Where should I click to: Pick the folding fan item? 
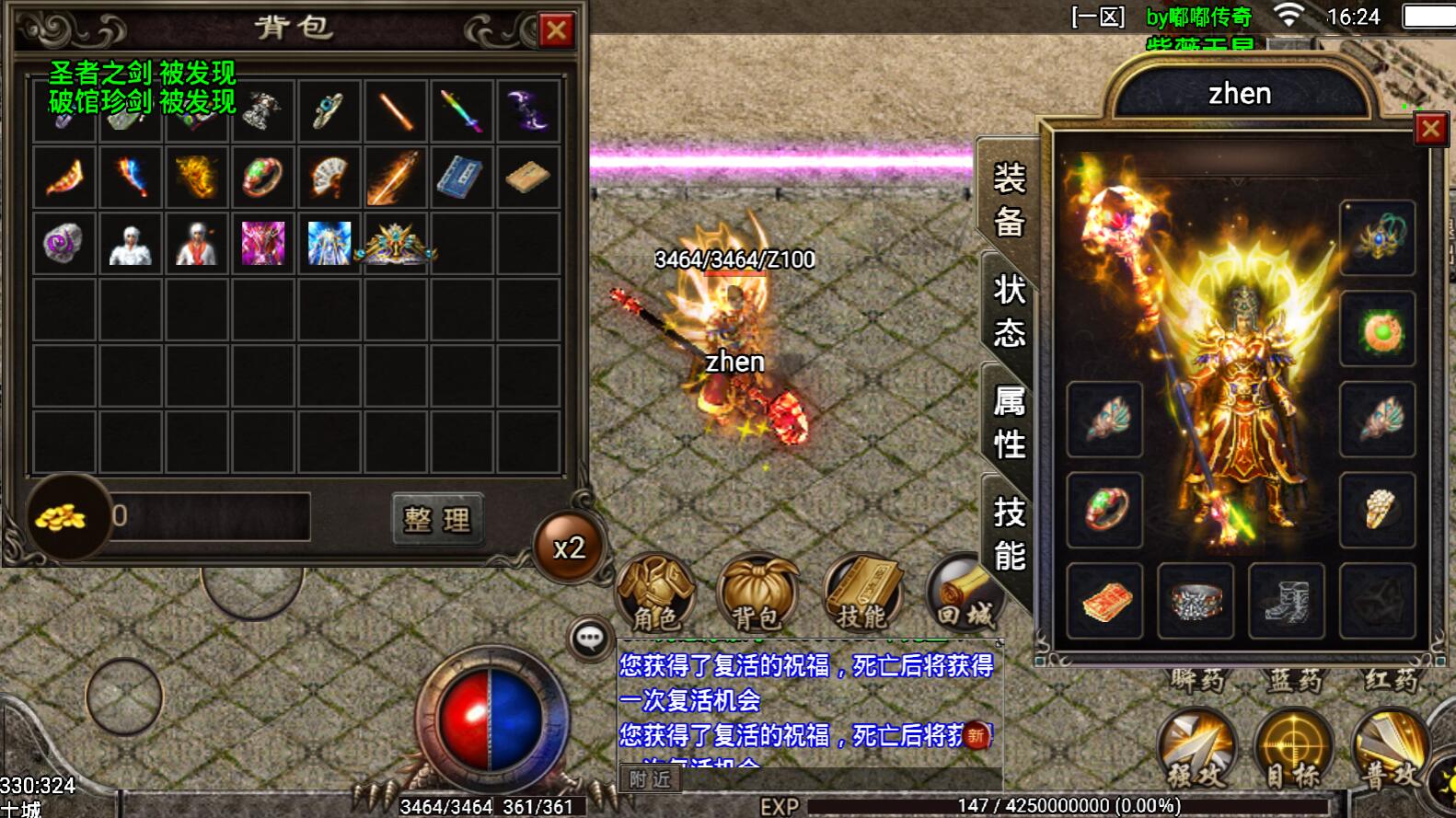pos(329,177)
